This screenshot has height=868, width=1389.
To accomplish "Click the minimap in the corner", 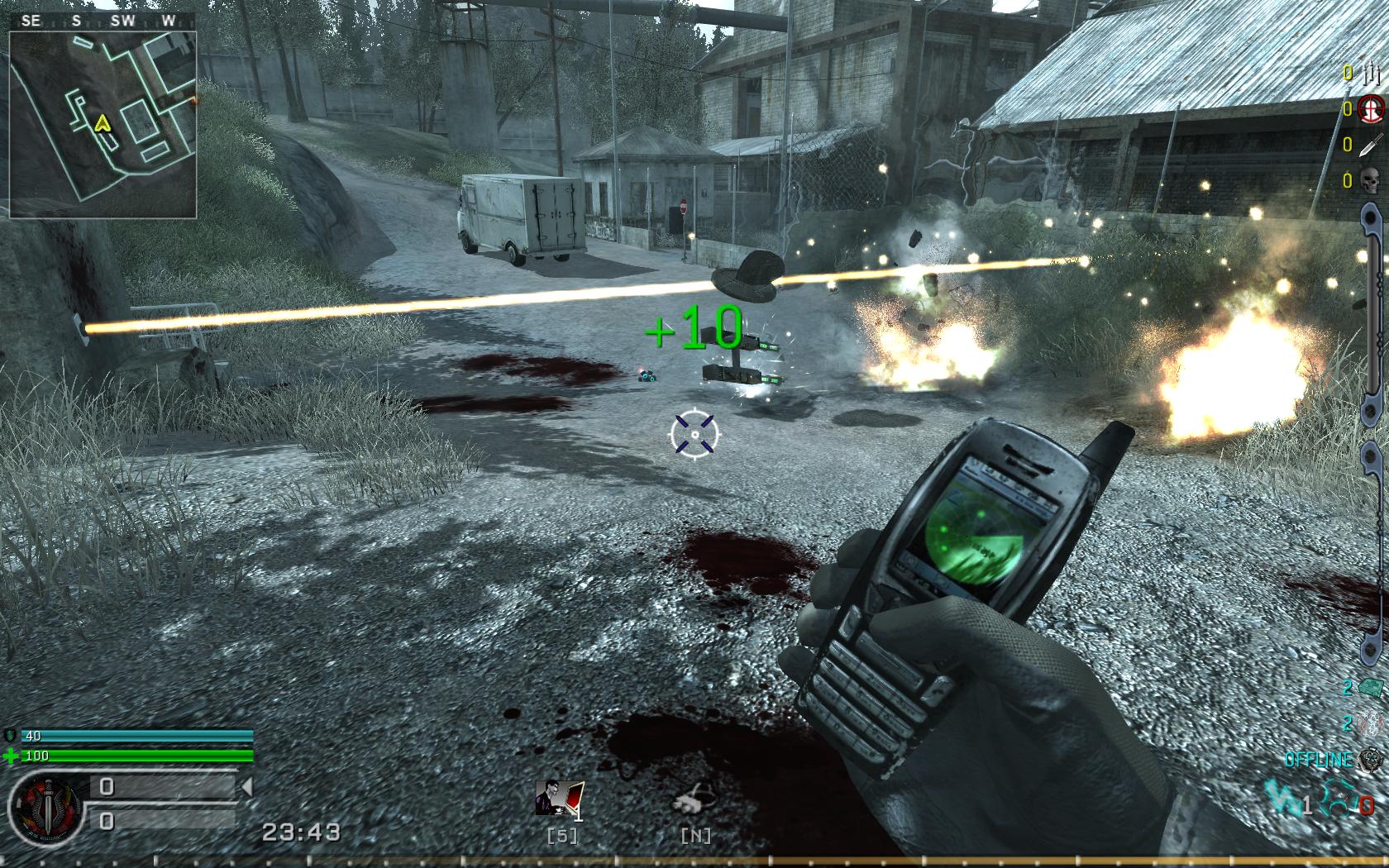I will pyautogui.click(x=103, y=124).
